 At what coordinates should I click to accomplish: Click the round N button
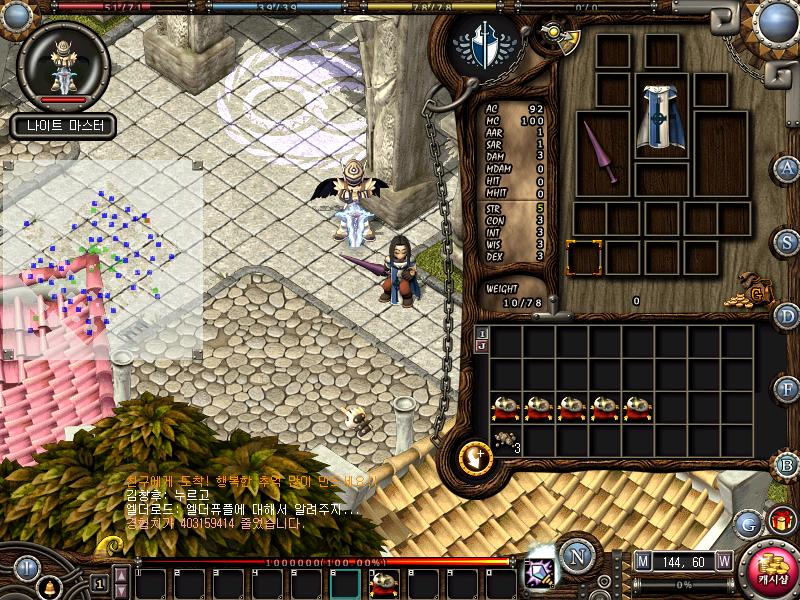(575, 555)
